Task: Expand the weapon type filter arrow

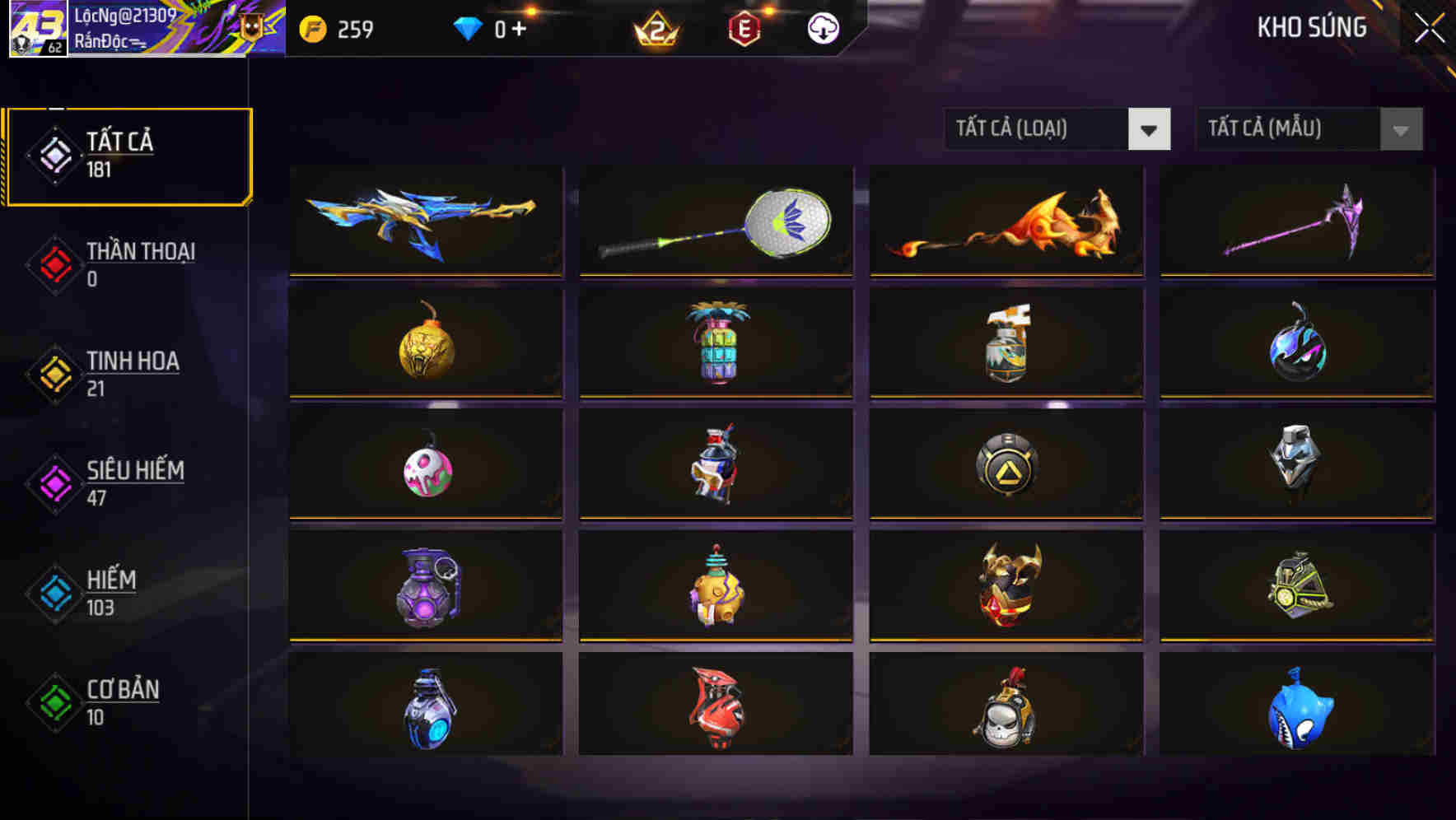Action: pos(1150,129)
